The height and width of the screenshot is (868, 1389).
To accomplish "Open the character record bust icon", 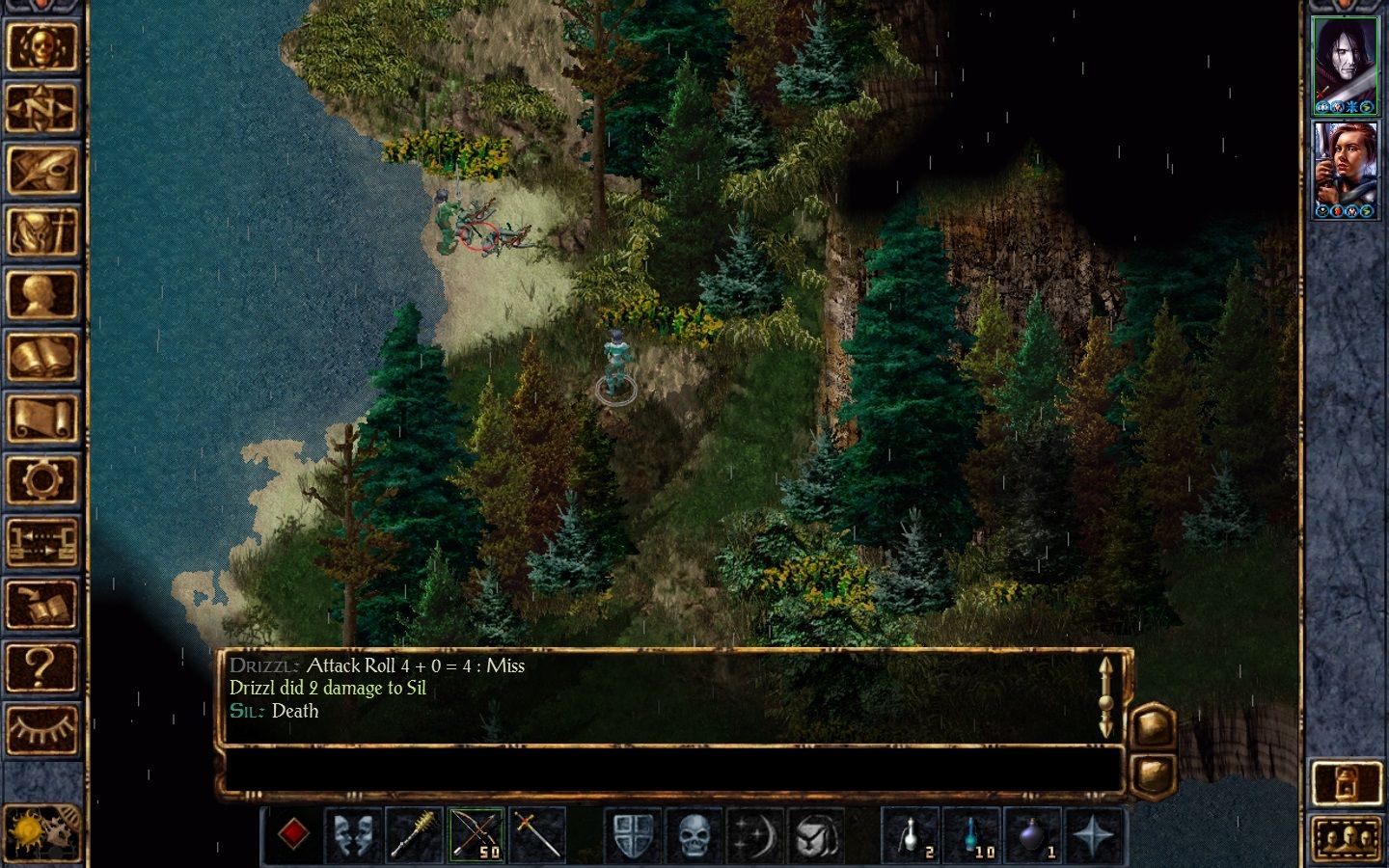I will point(41,294).
